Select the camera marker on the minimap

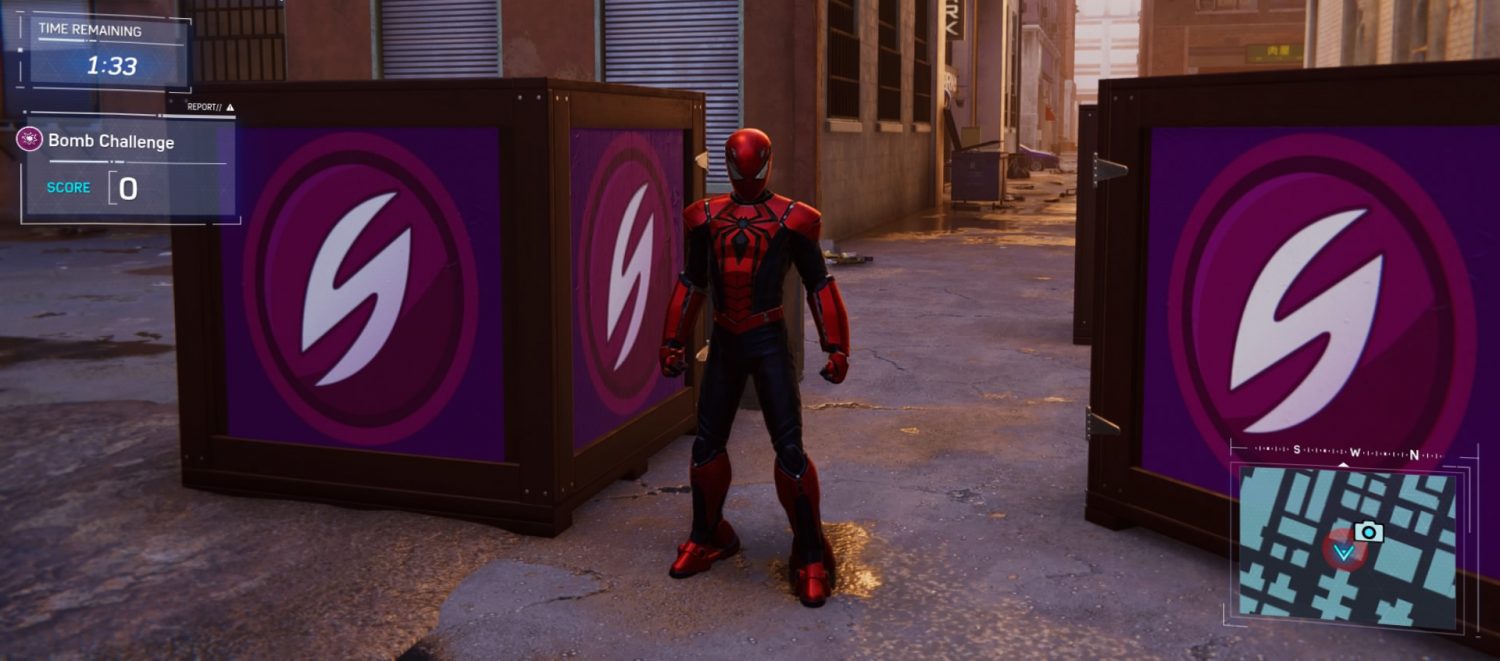(1368, 532)
